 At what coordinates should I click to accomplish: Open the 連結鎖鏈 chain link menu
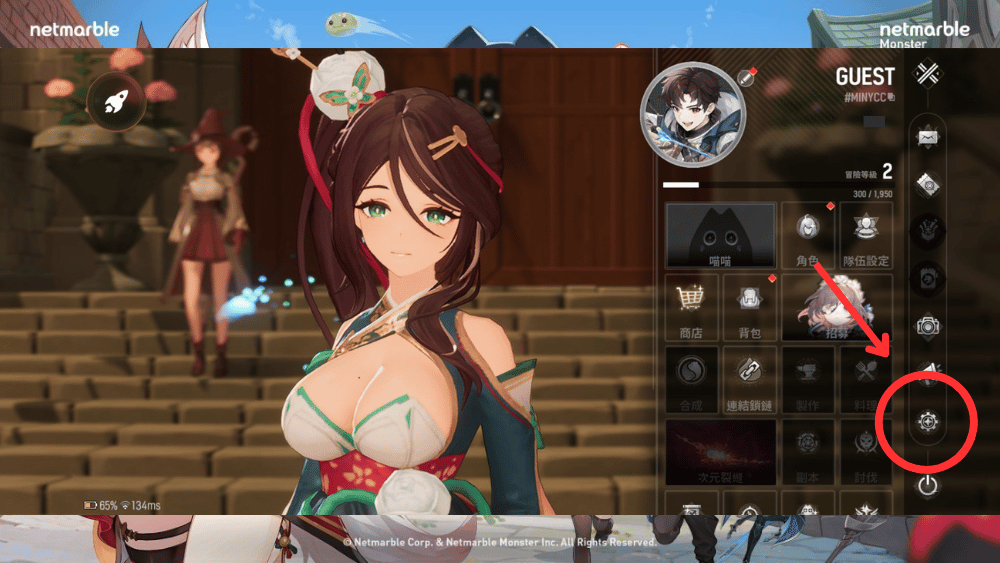click(749, 379)
